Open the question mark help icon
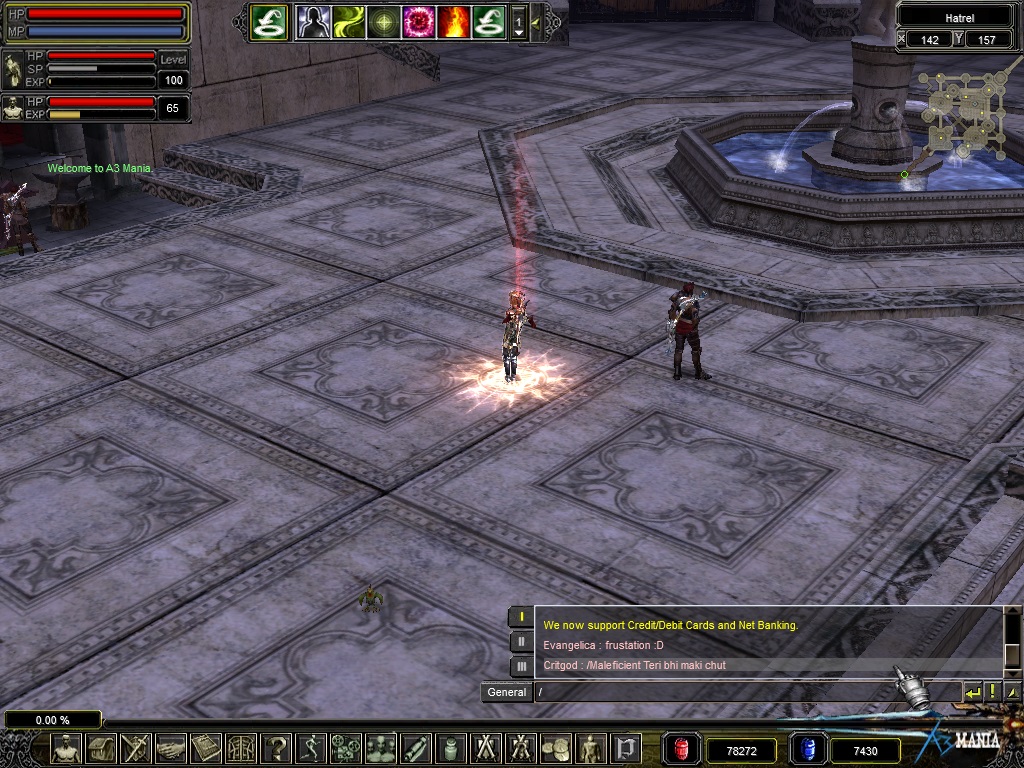 pyautogui.click(x=278, y=748)
